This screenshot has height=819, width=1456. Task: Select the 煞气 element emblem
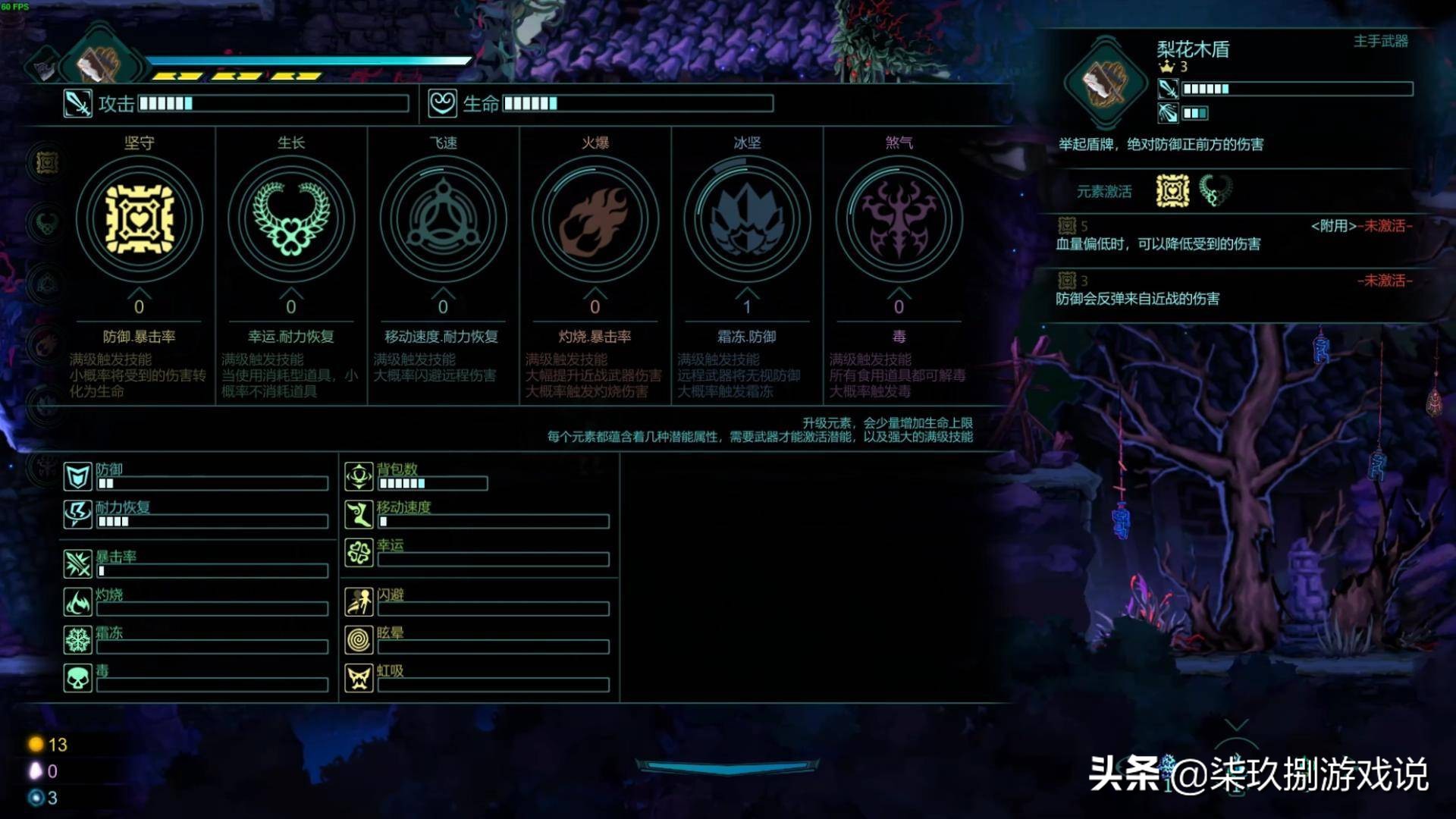point(898,218)
